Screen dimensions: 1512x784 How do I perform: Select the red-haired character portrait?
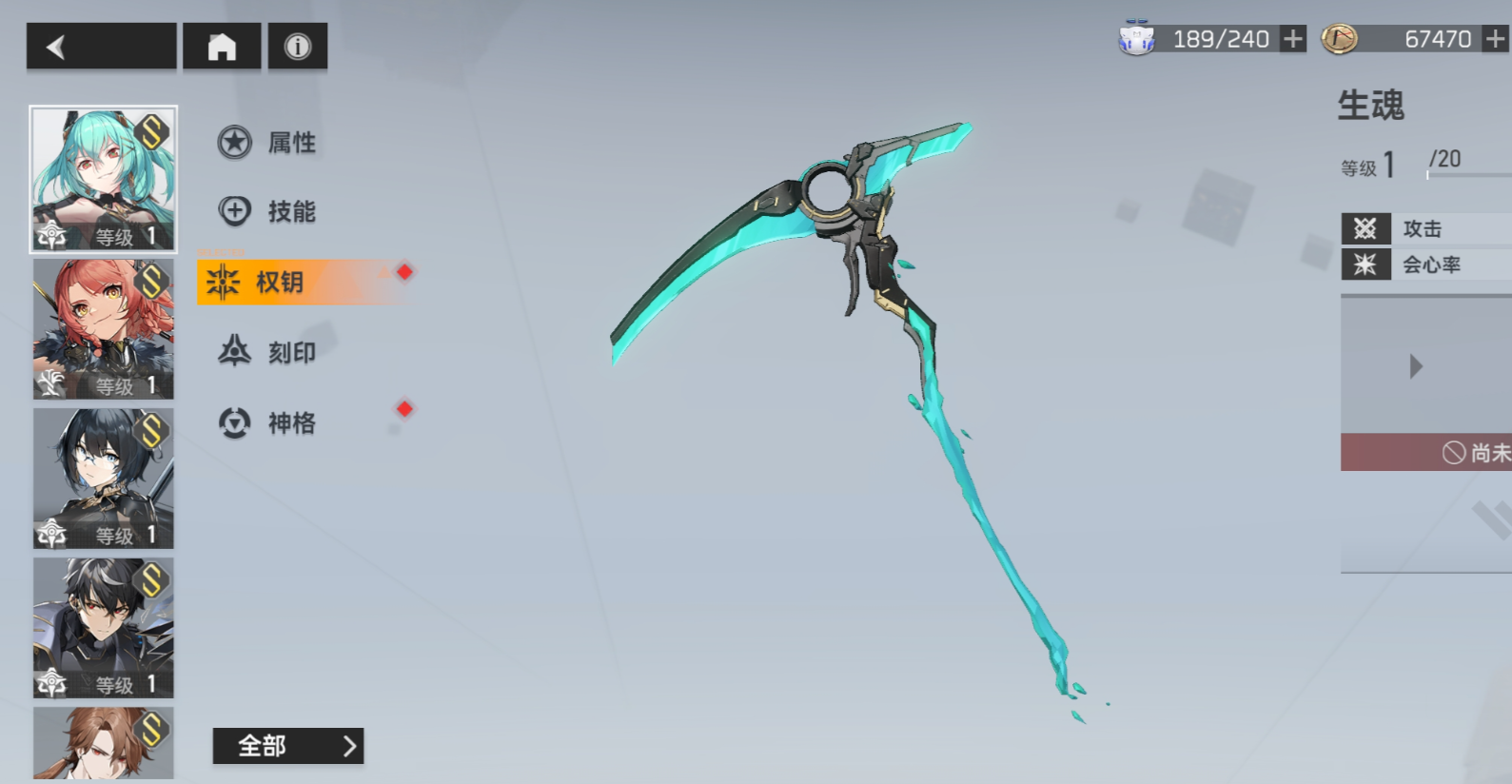pos(104,328)
